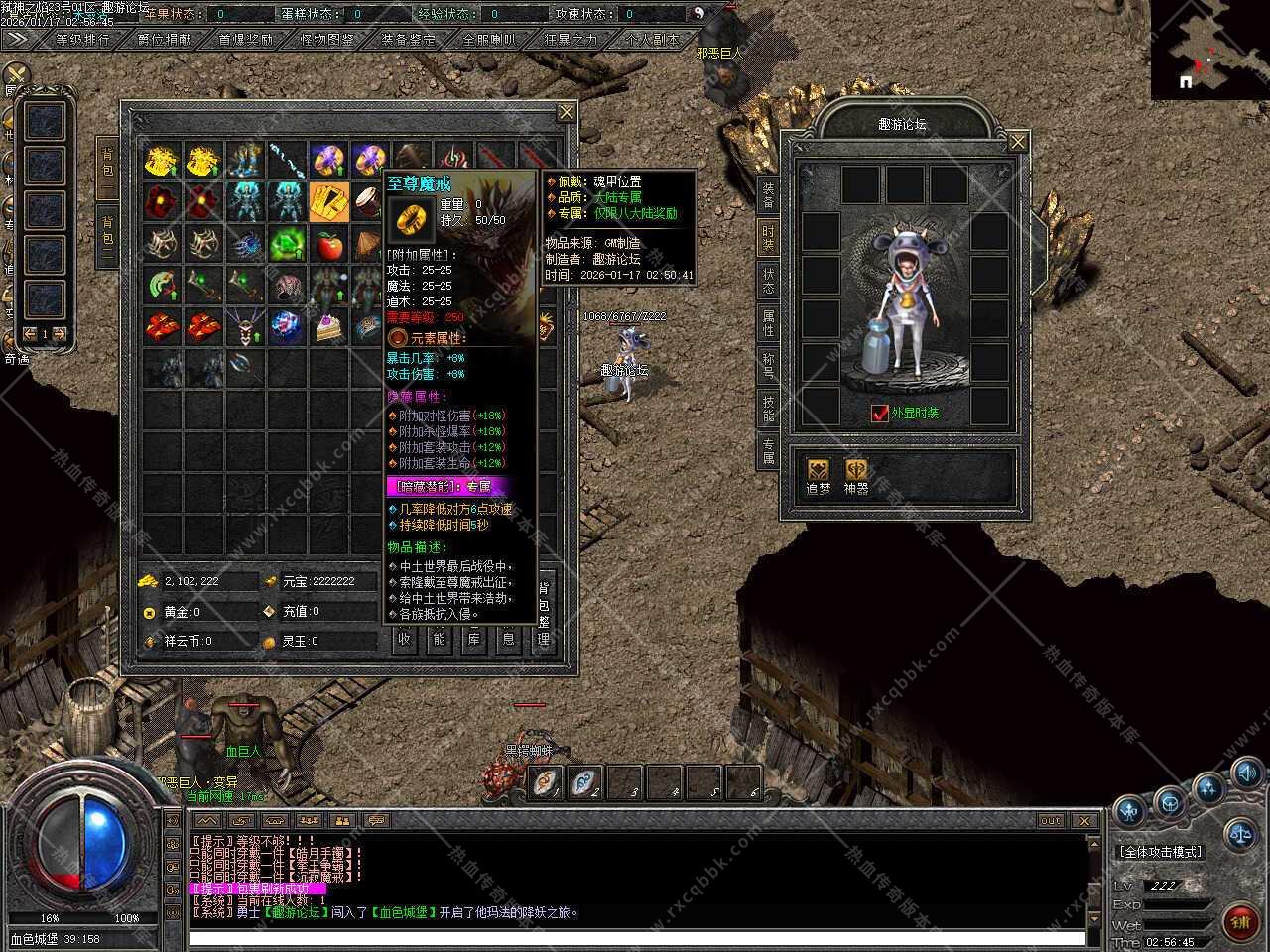Close the inventory bag window

(567, 112)
